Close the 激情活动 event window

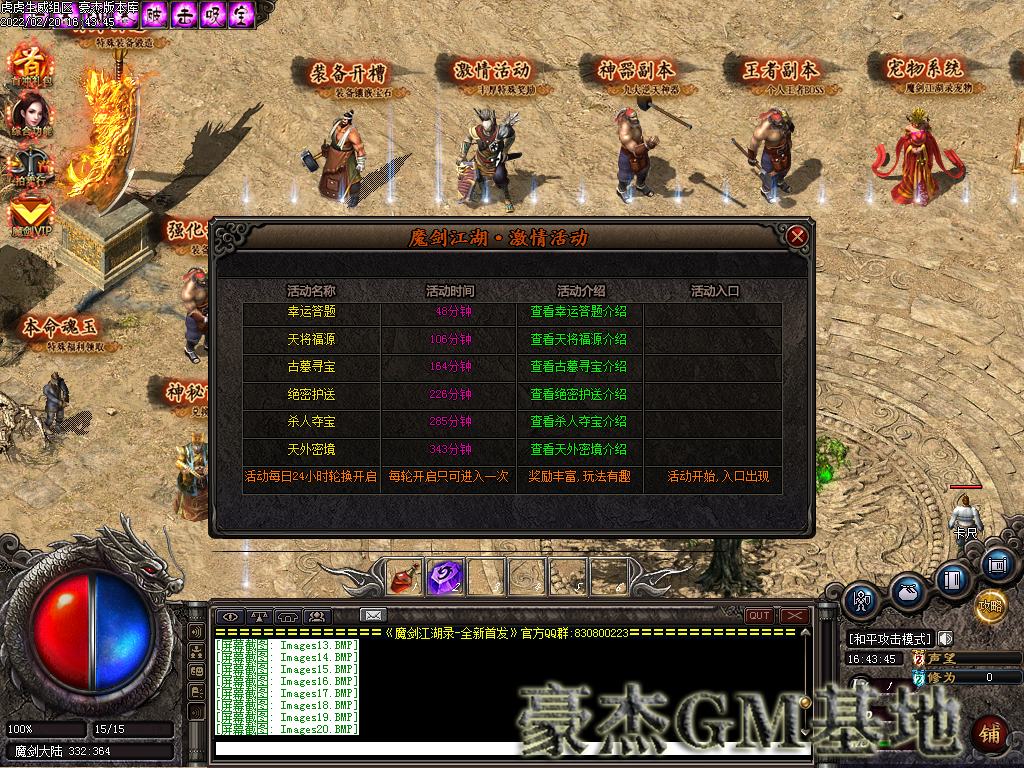click(x=797, y=237)
